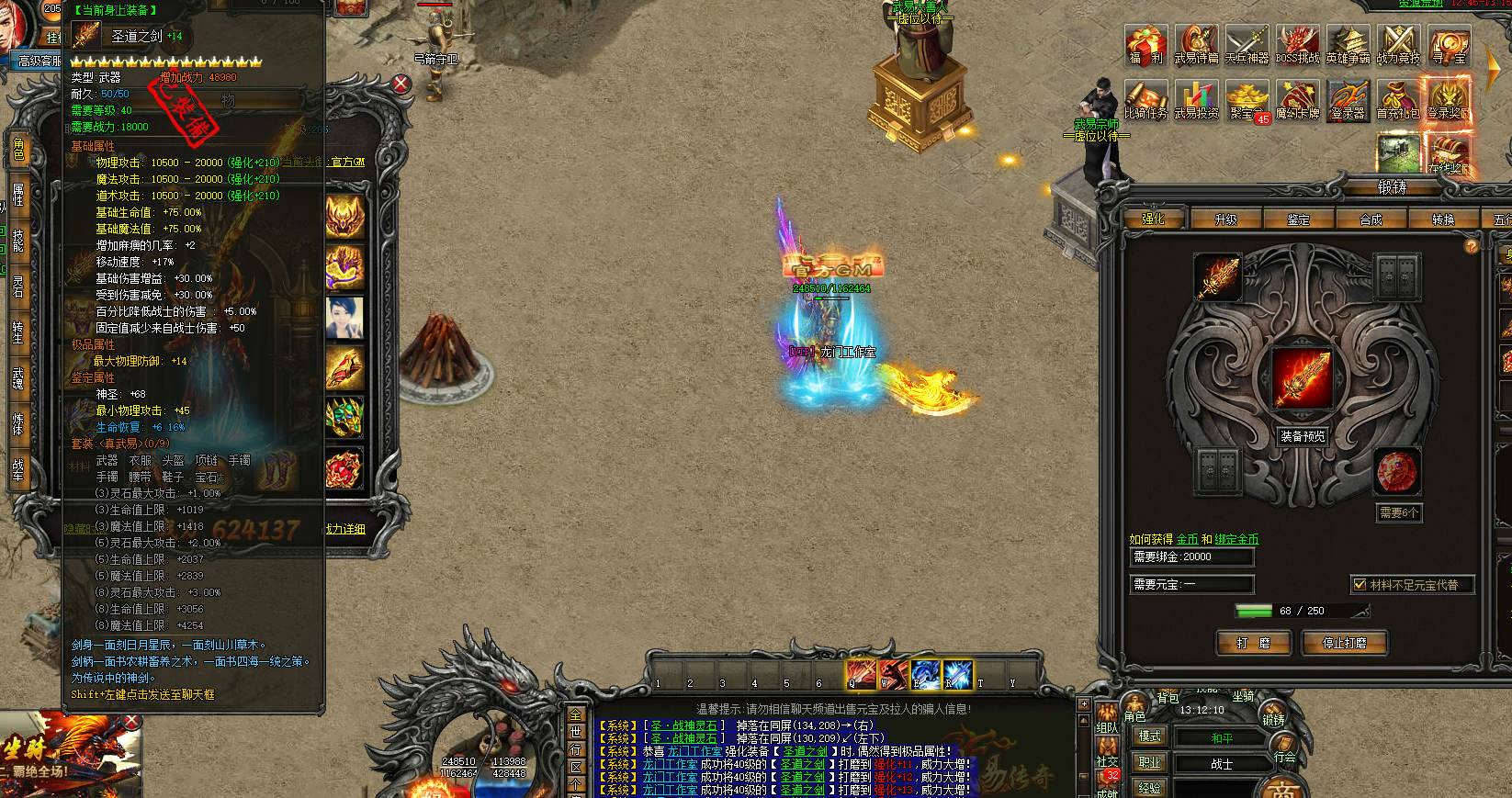Image resolution: width=1512 pixels, height=798 pixels.
Task: Click the 停止打磨 stop polishing button
Action: pos(1344,643)
